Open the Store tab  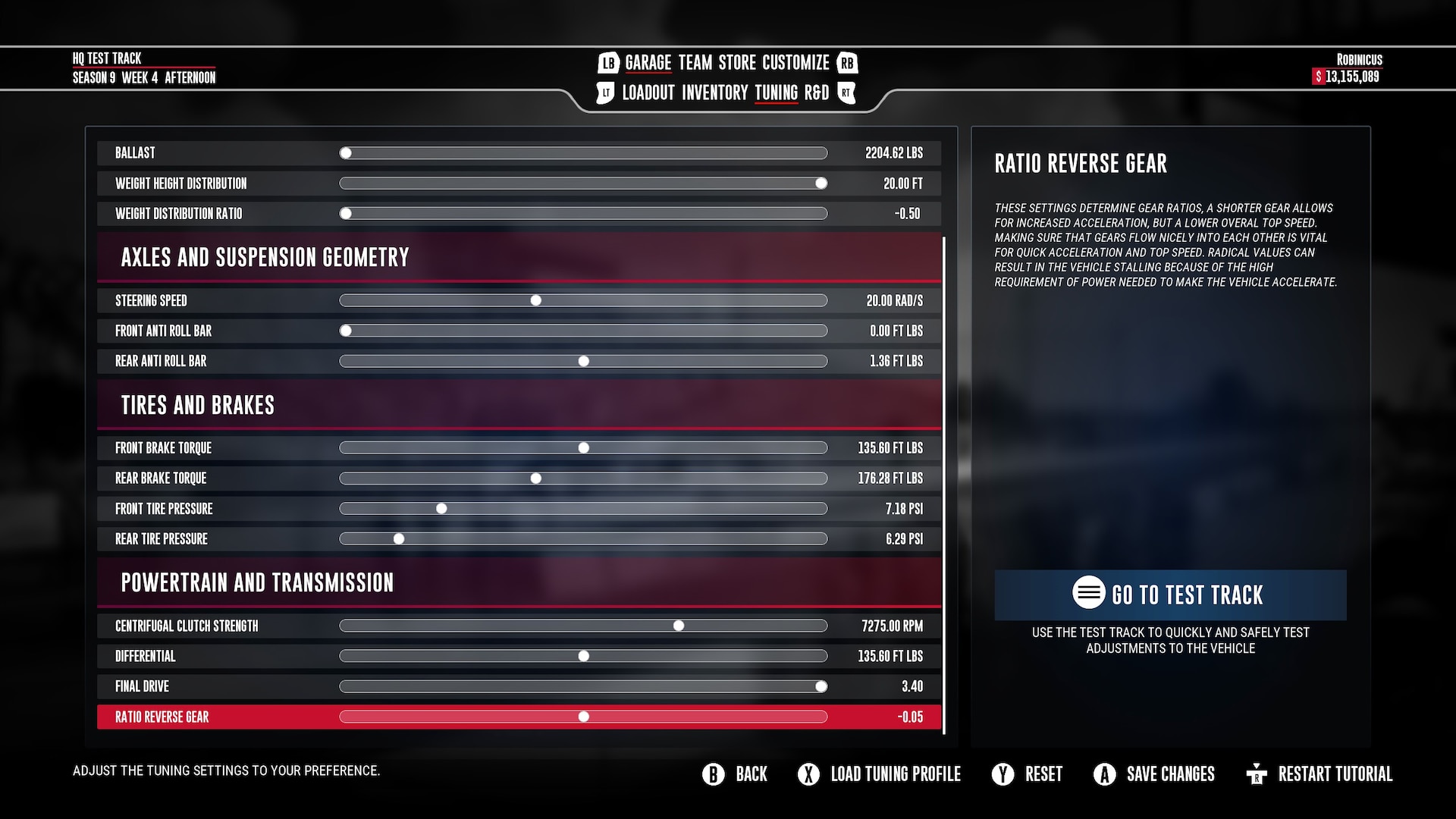737,63
